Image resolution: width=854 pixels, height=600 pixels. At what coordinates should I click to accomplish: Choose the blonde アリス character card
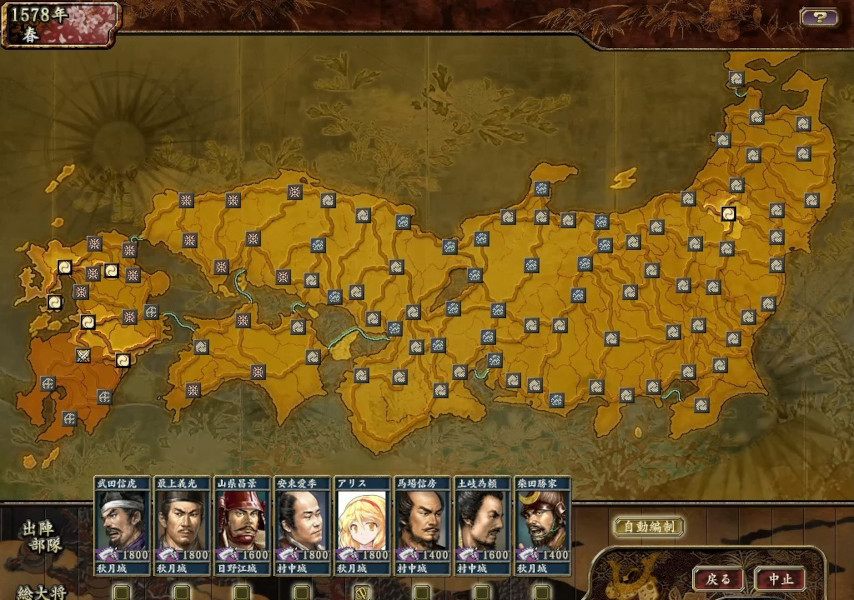coord(362,525)
